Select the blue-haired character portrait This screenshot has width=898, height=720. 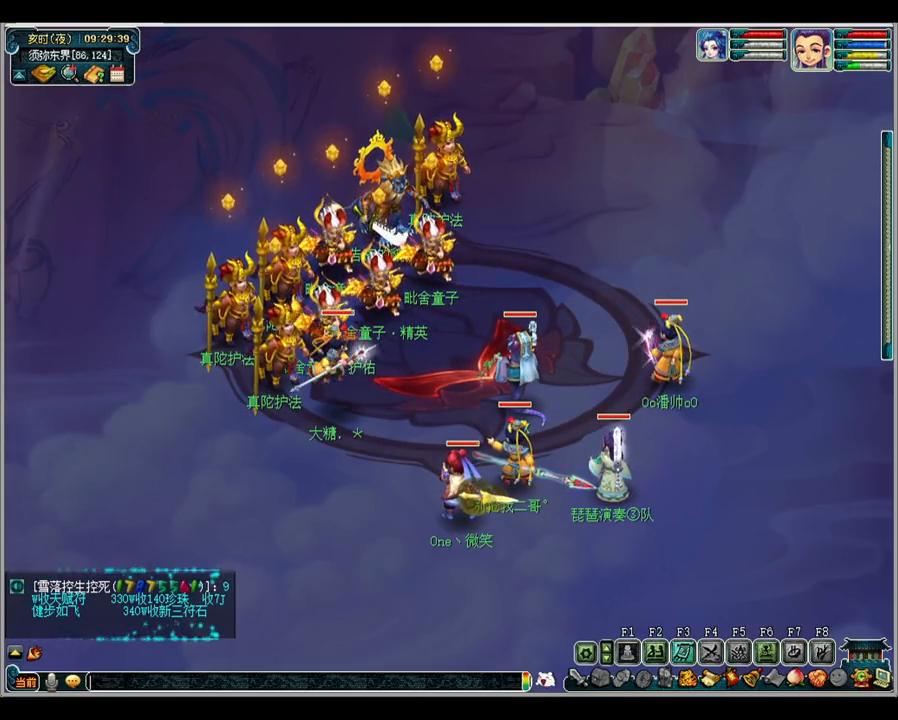(712, 47)
